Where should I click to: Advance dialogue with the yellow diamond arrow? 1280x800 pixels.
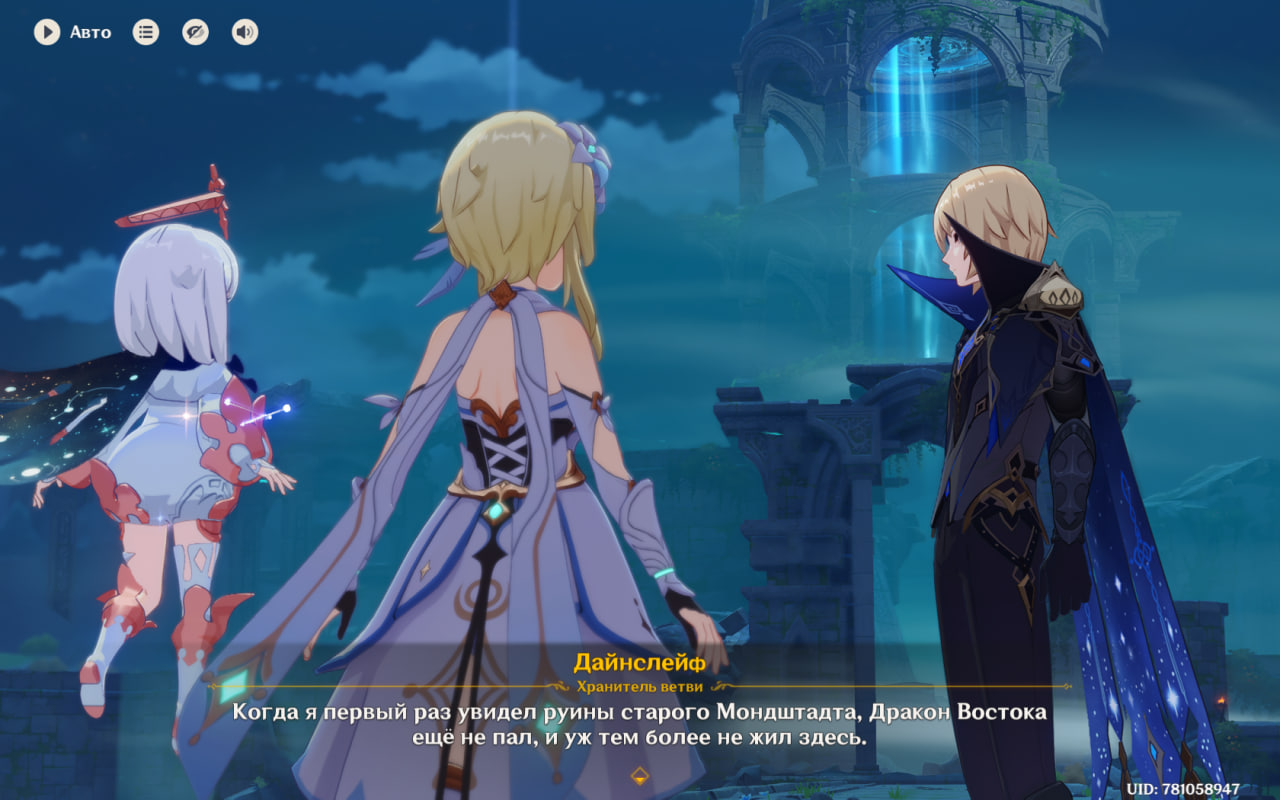coord(640,775)
